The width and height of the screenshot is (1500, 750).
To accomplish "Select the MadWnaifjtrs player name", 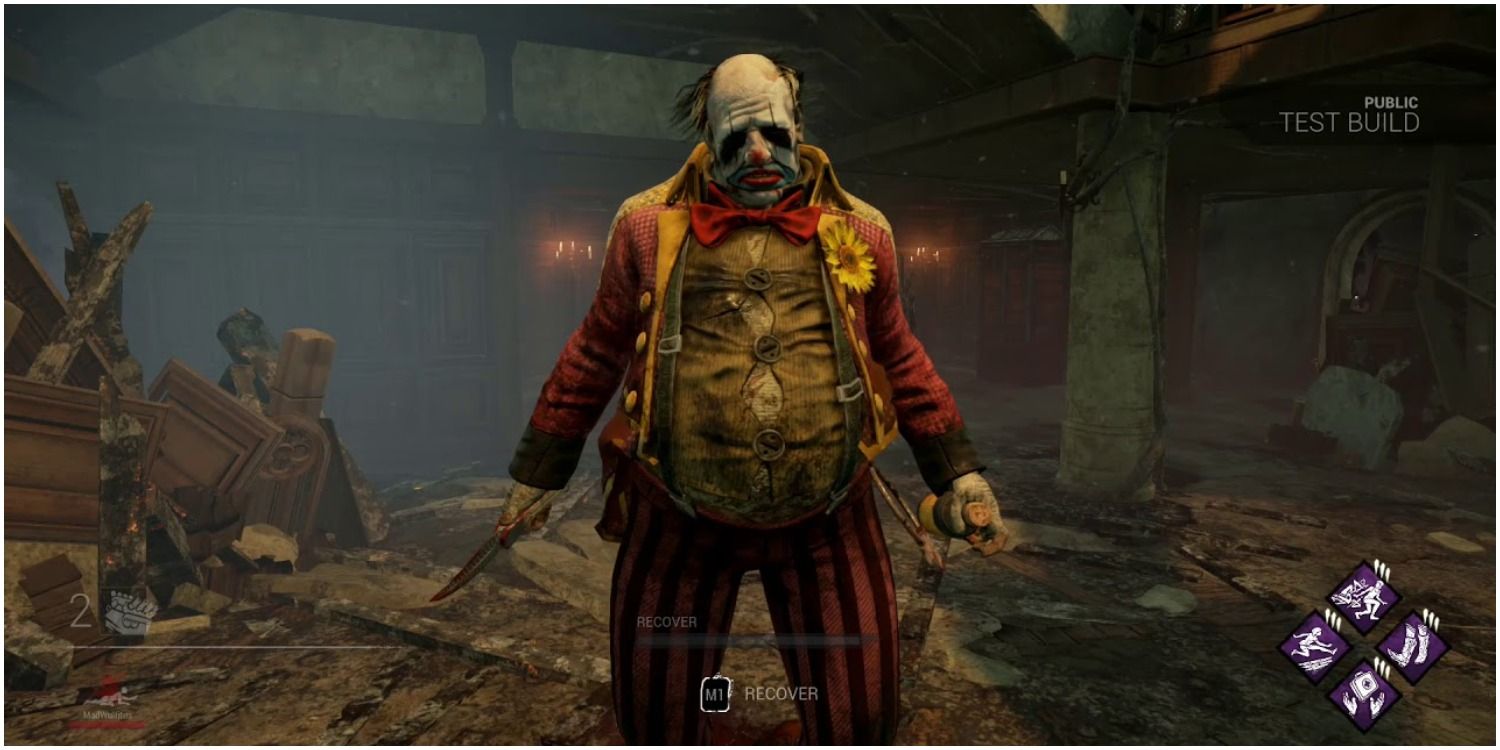I will pyautogui.click(x=107, y=717).
